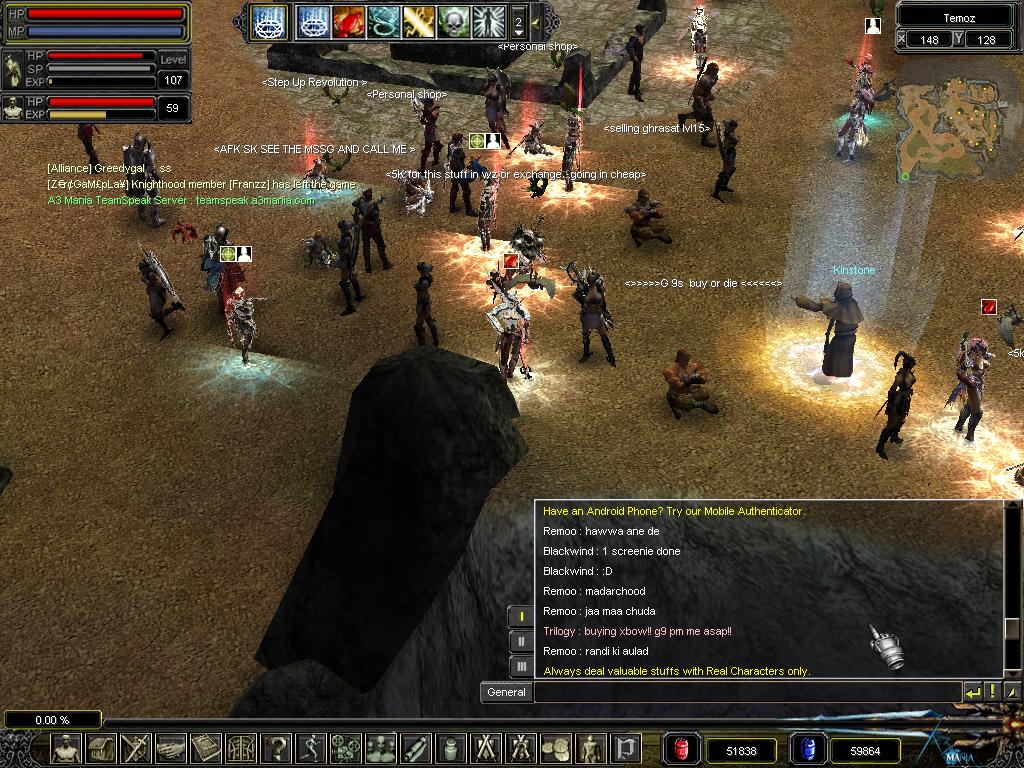Switch to chat tab I
The height and width of the screenshot is (768, 1024).
pos(521,616)
